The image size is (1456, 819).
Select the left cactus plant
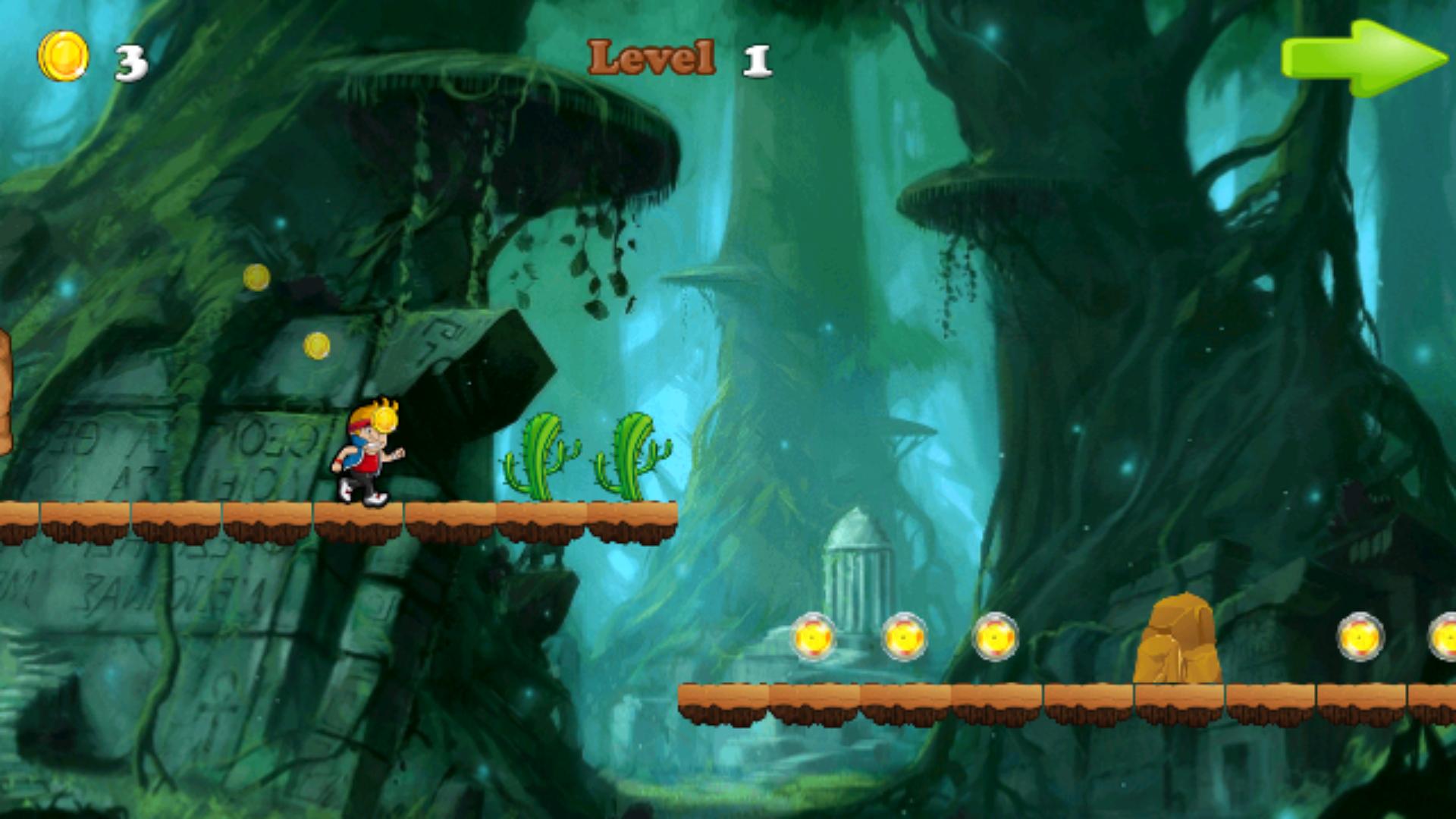[538, 455]
